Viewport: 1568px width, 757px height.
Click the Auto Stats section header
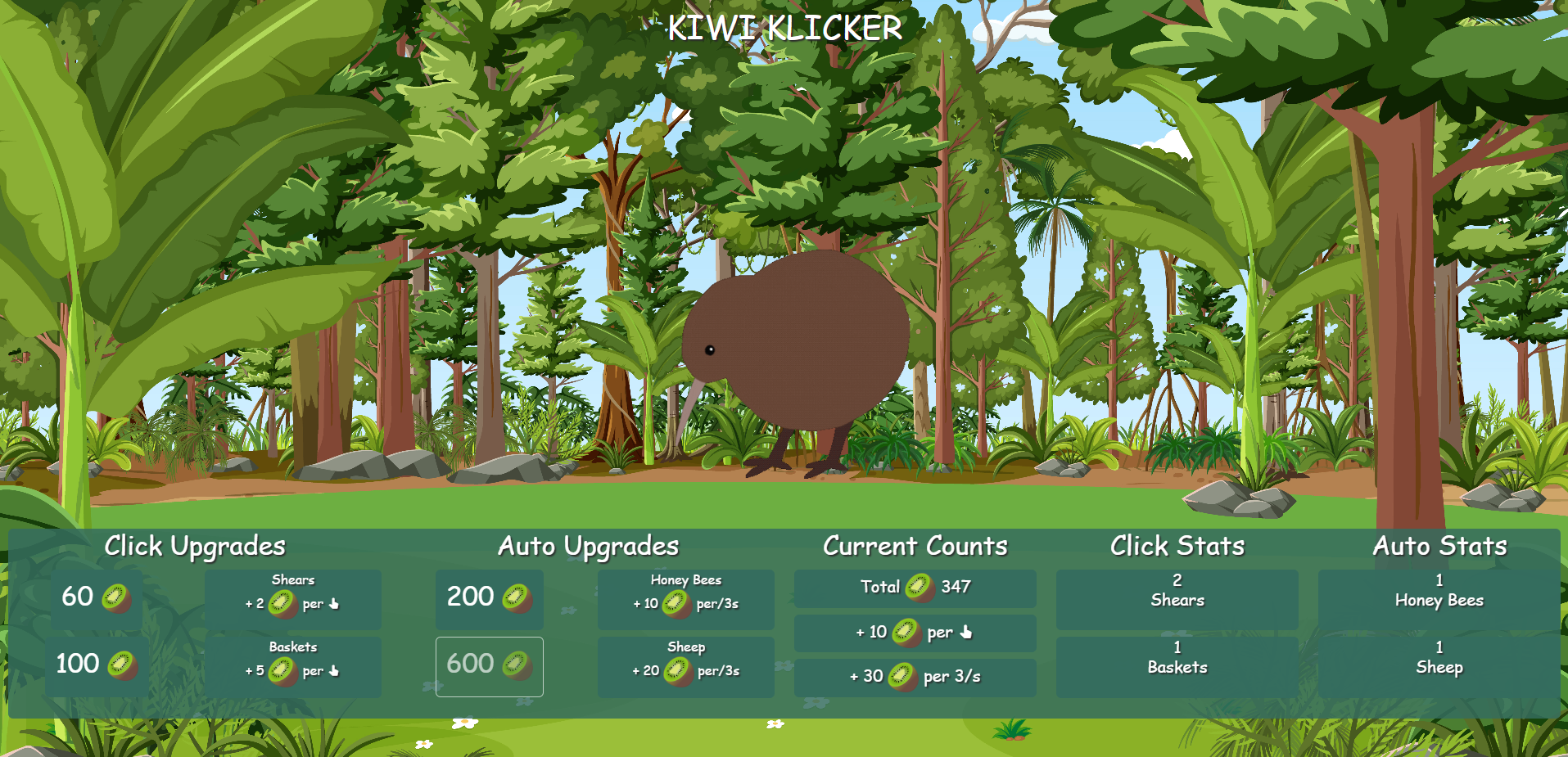pos(1439,546)
